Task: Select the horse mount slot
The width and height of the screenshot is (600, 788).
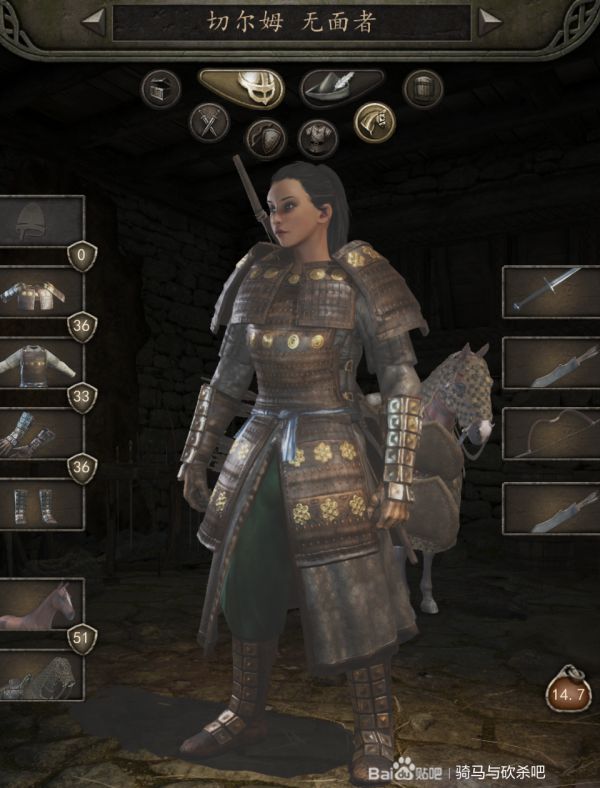Action: [40, 604]
